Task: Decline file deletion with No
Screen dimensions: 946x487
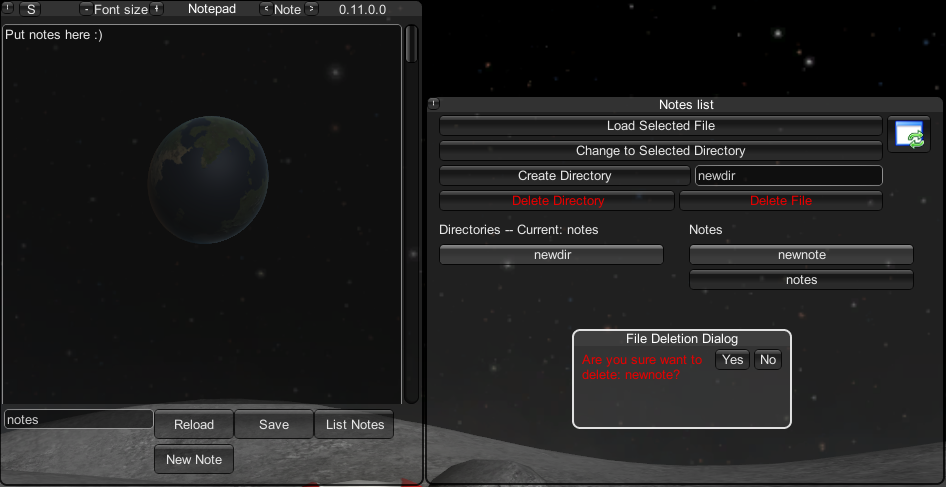Action: click(x=768, y=360)
